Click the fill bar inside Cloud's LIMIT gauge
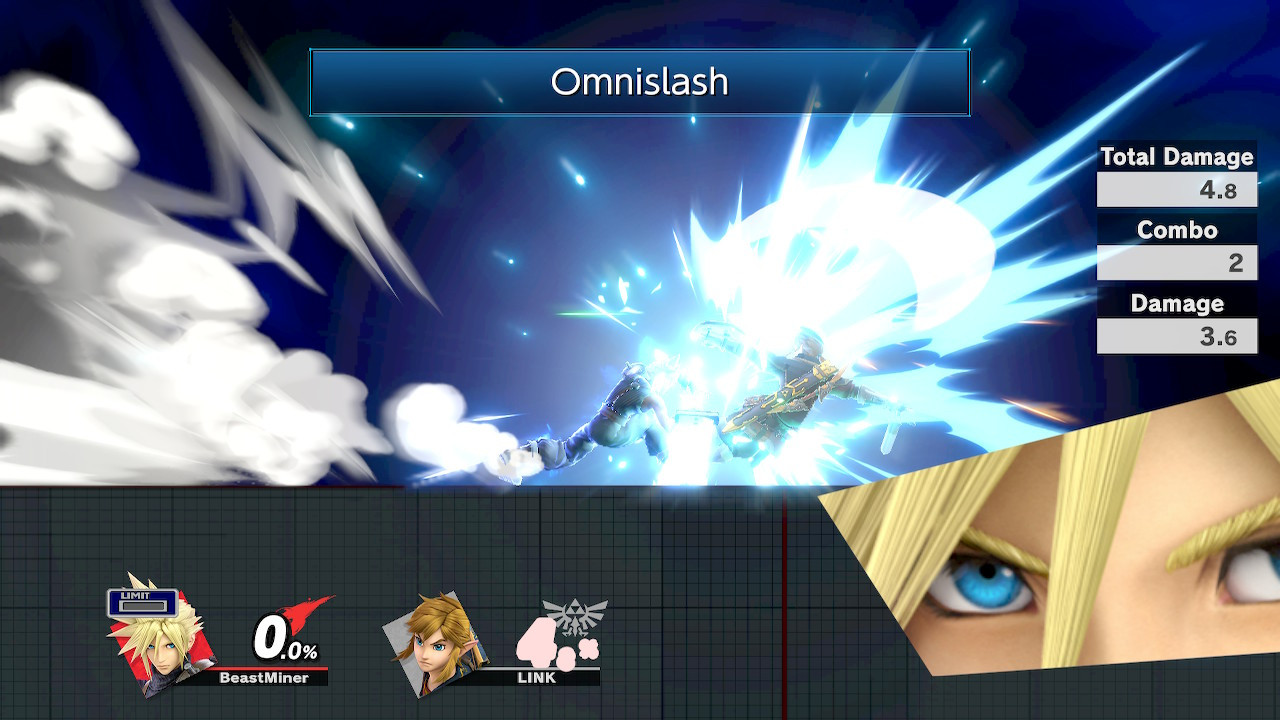1280x720 pixels. [x=144, y=604]
